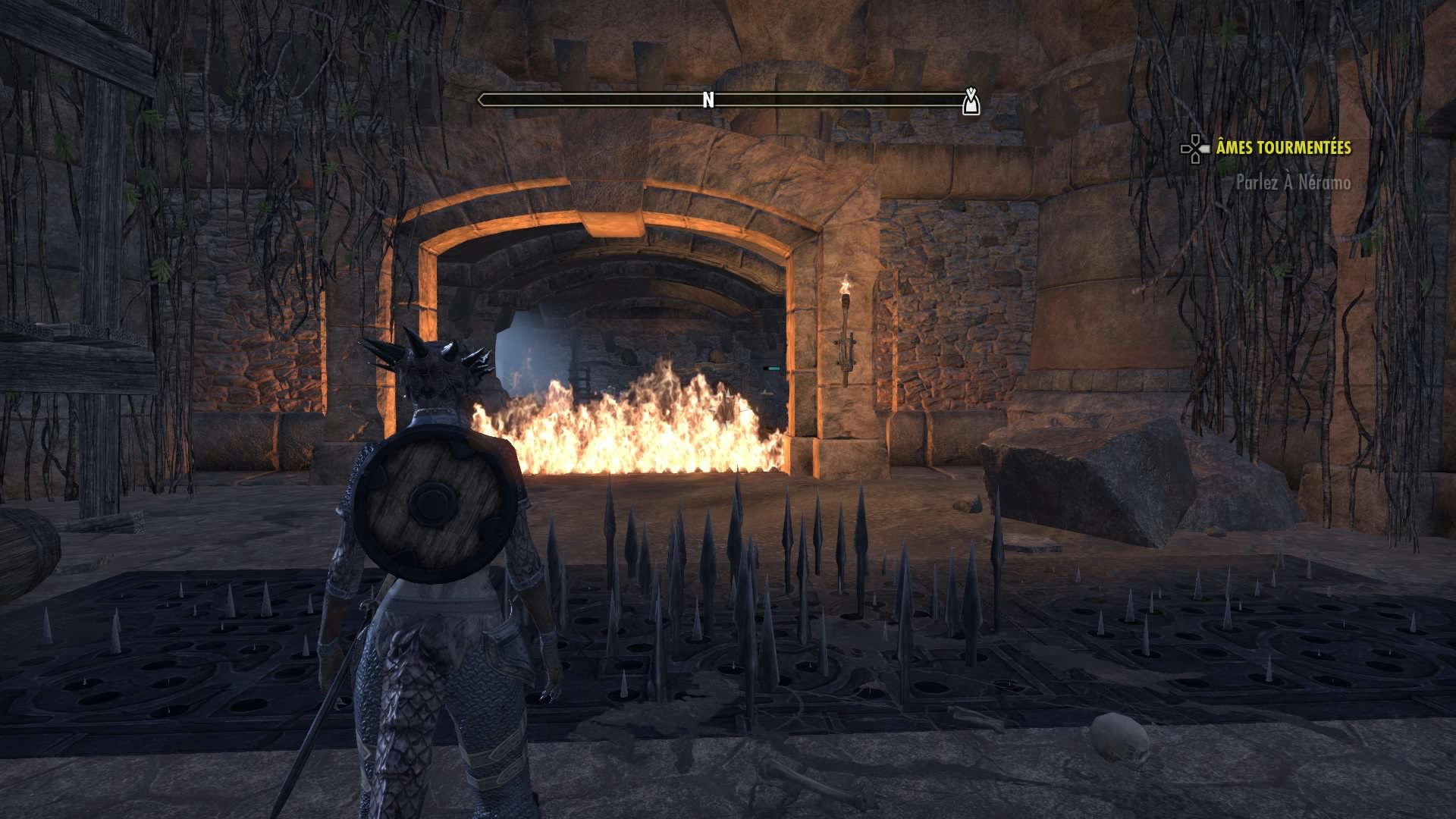Select the quest pin icon on the compass
The width and height of the screenshot is (1456, 819).
971,99
